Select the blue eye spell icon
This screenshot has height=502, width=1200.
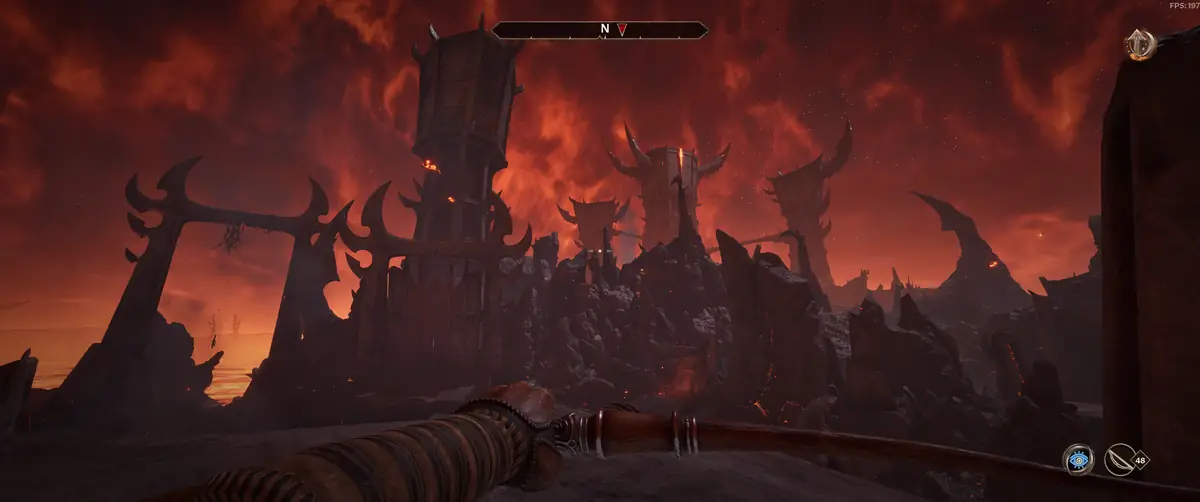(1078, 460)
